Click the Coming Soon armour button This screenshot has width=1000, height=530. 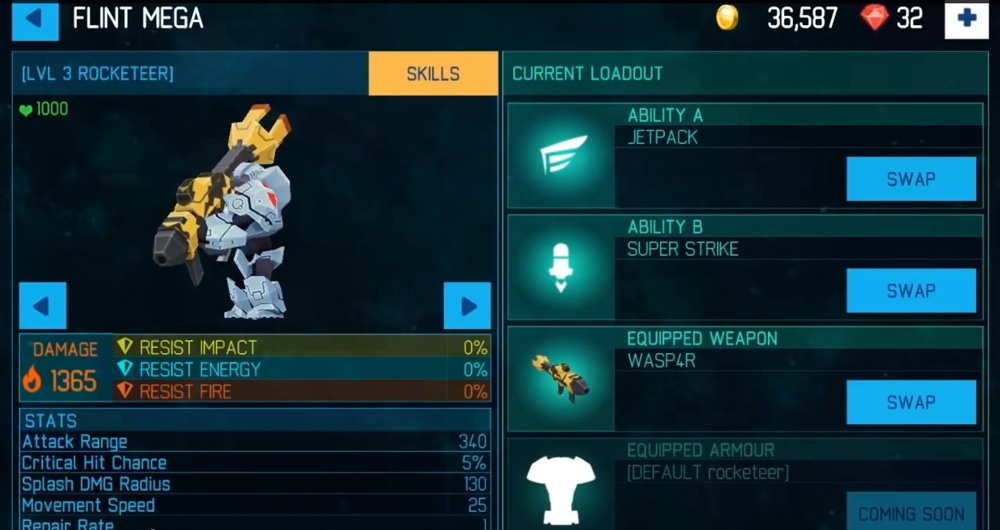[x=911, y=512]
